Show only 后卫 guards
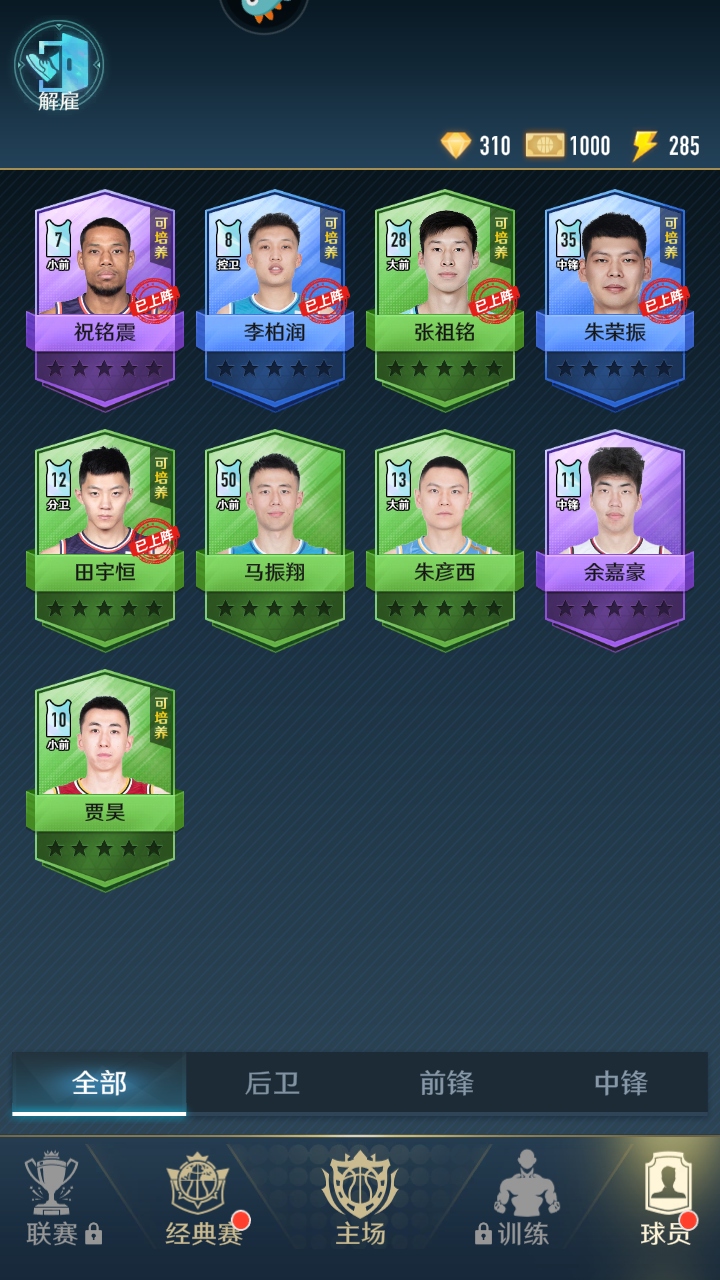Image resolution: width=720 pixels, height=1280 pixels. pyautogui.click(x=273, y=1083)
